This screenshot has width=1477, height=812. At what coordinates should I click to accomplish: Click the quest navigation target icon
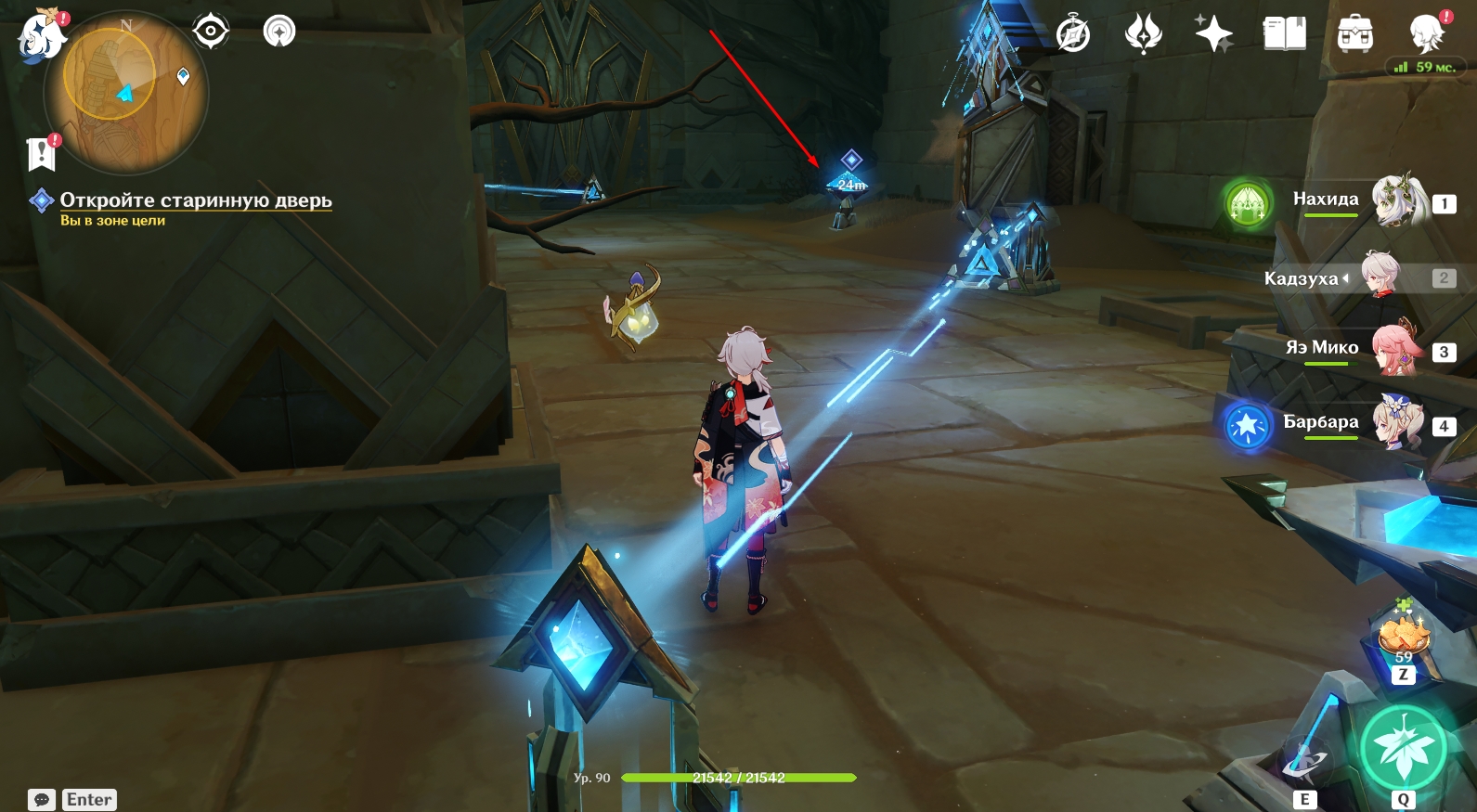(211, 32)
